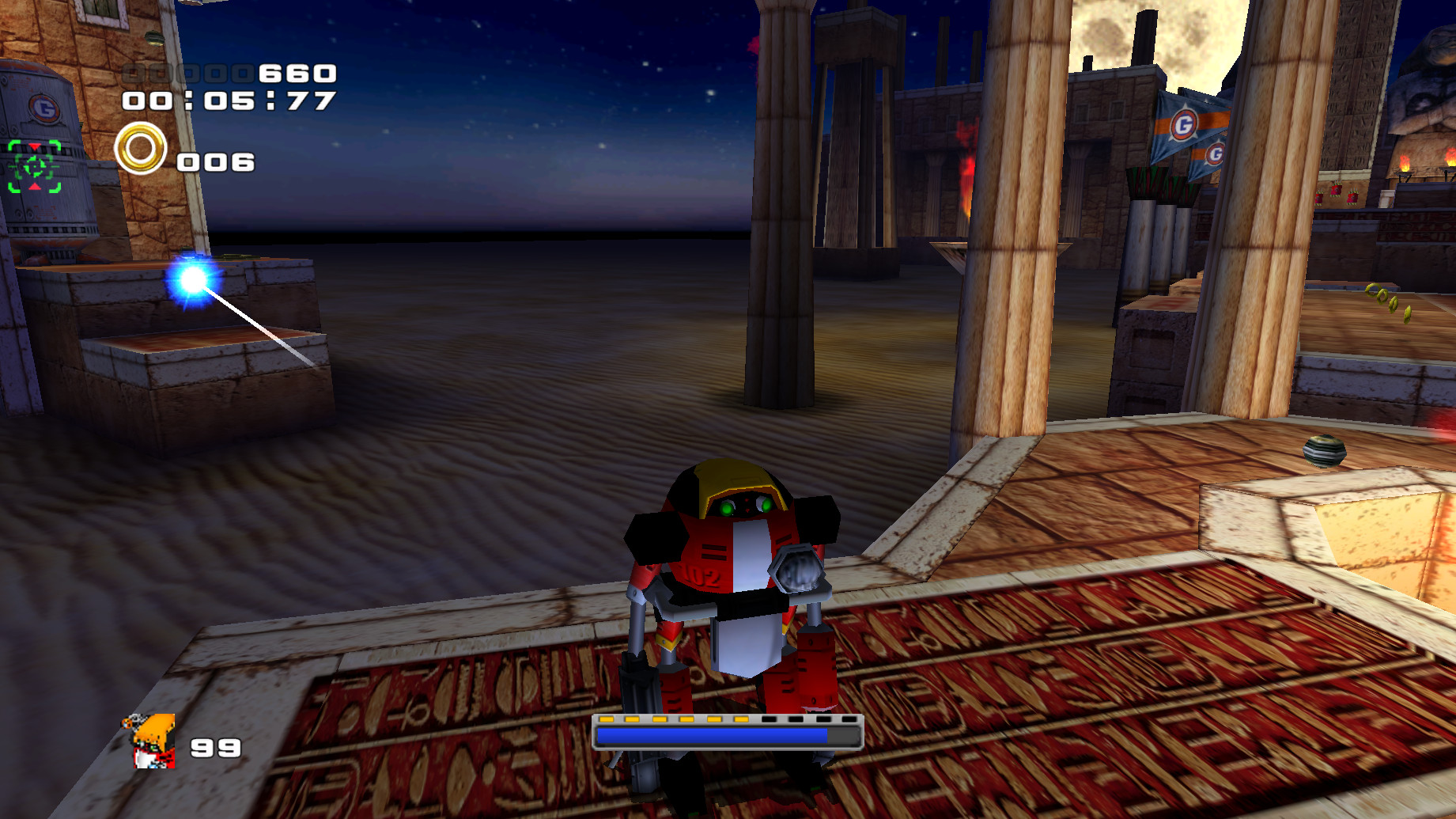This screenshot has width=1456, height=819.
Task: Click the golden ring counter icon
Action: pyautogui.click(x=141, y=150)
